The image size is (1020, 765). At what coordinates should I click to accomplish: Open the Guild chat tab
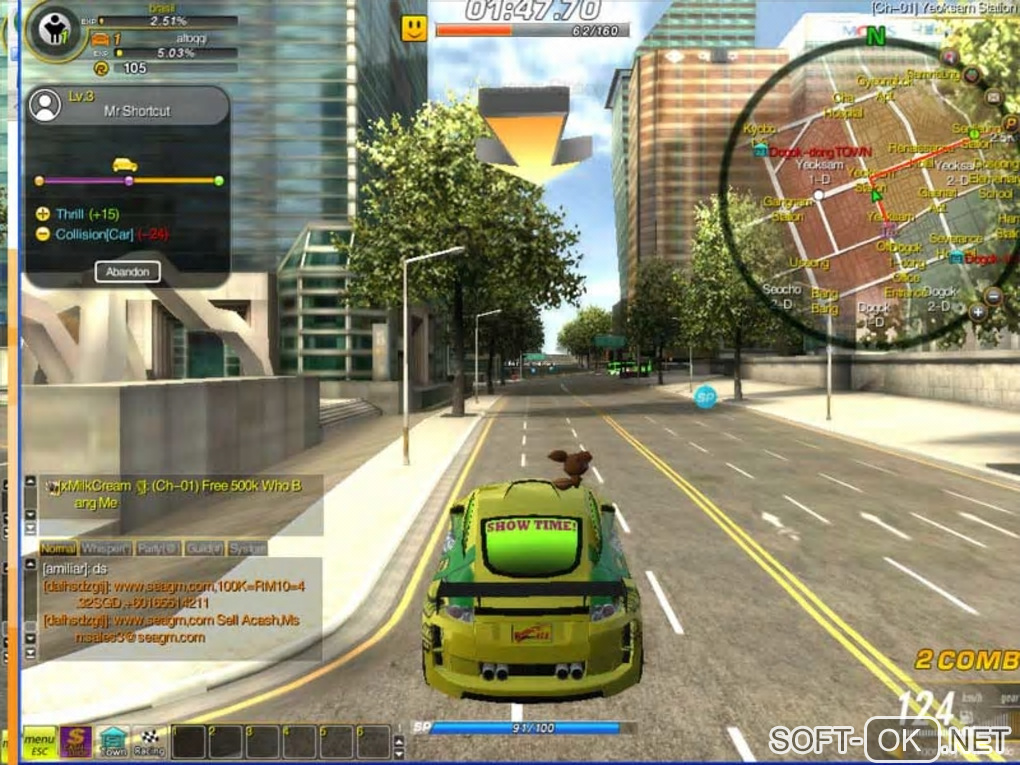click(206, 548)
